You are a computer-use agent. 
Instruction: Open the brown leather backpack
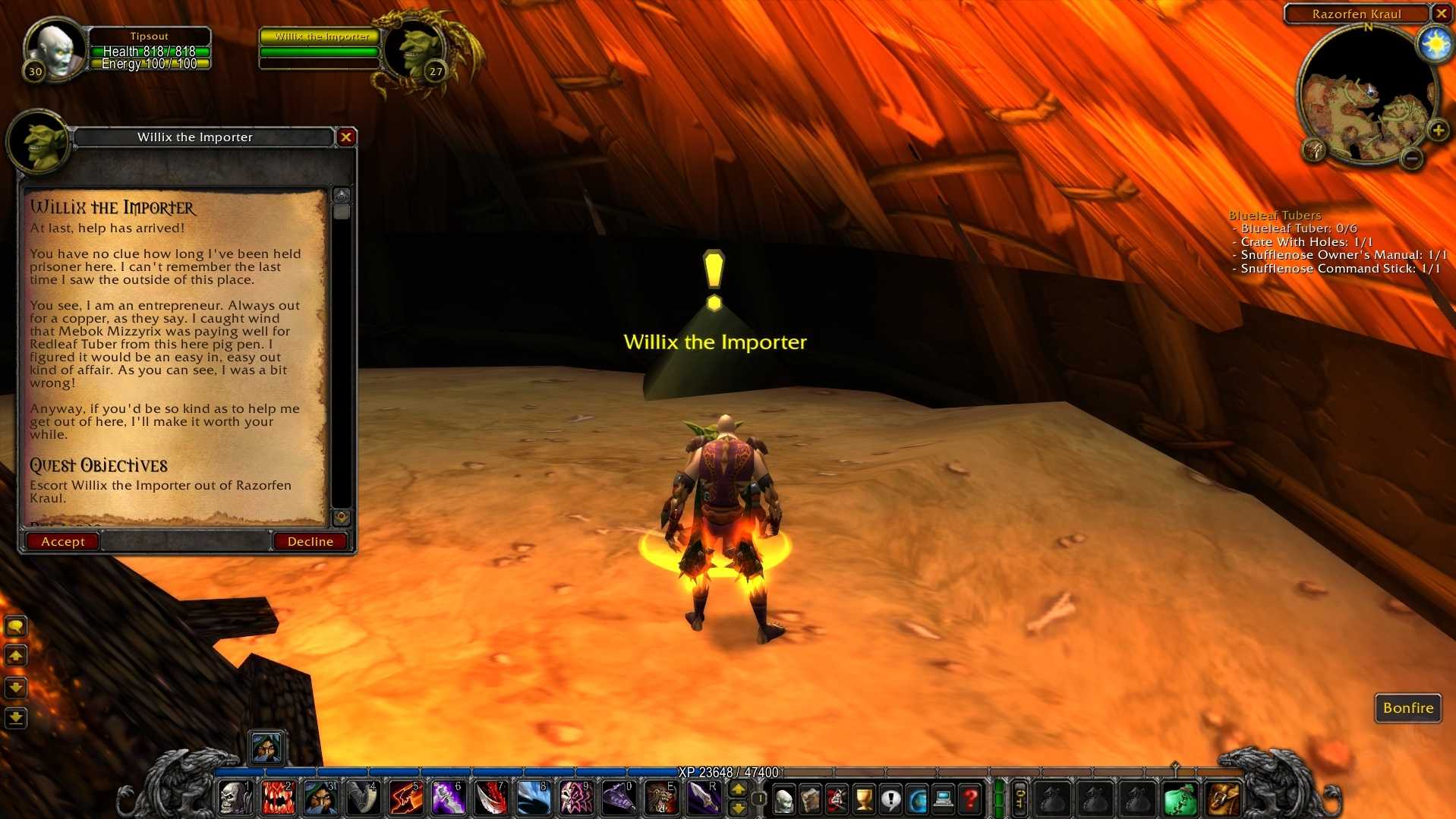click(x=1222, y=799)
